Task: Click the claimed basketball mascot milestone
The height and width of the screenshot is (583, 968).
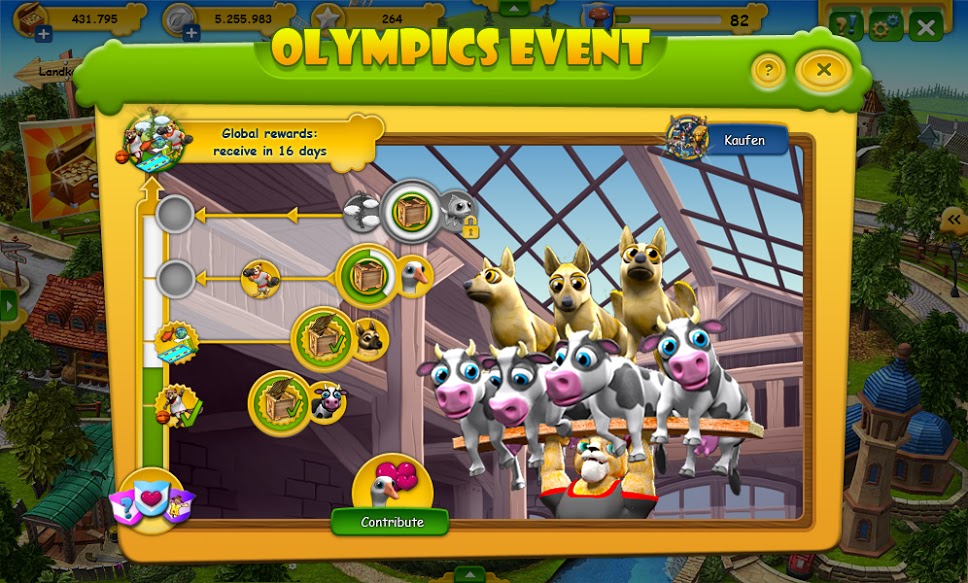Action: click(178, 405)
